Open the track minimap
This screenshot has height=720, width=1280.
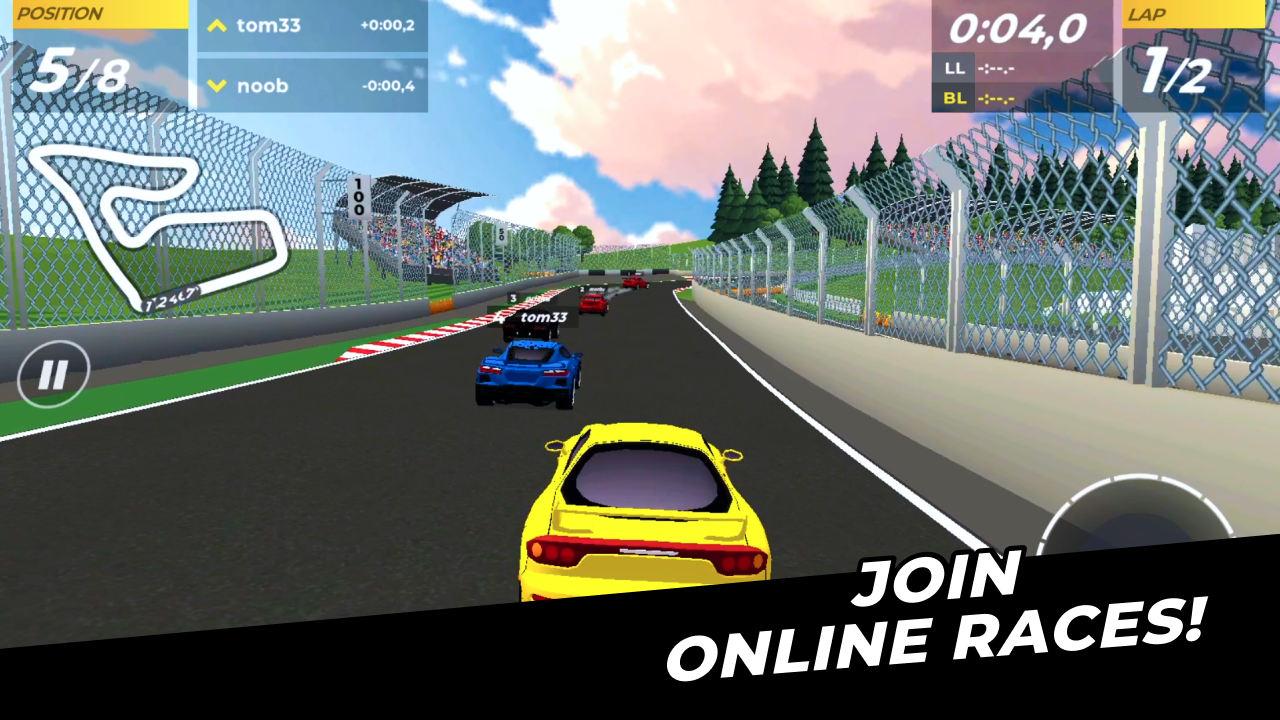coord(160,230)
